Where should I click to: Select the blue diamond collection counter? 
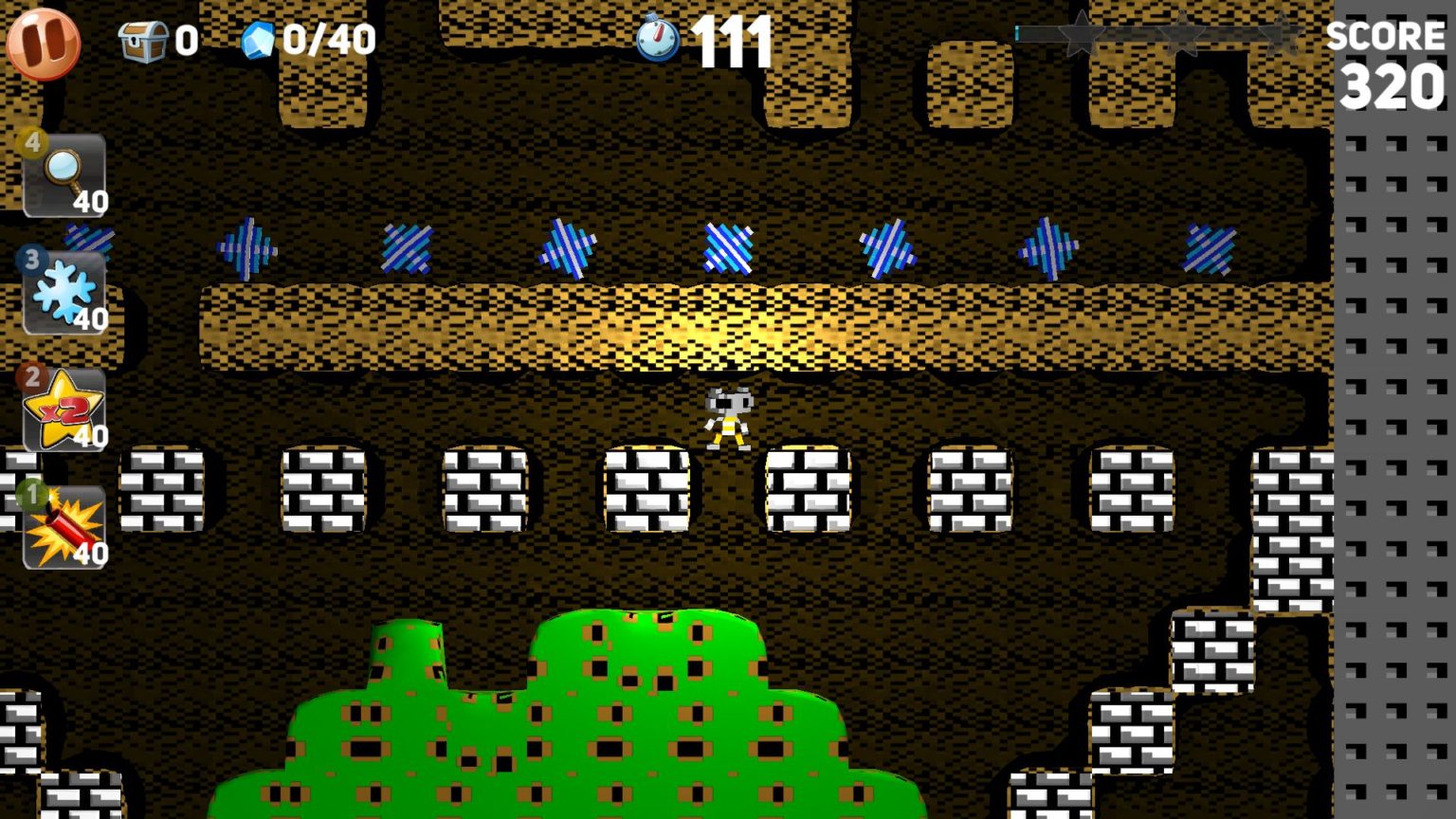tap(257, 40)
